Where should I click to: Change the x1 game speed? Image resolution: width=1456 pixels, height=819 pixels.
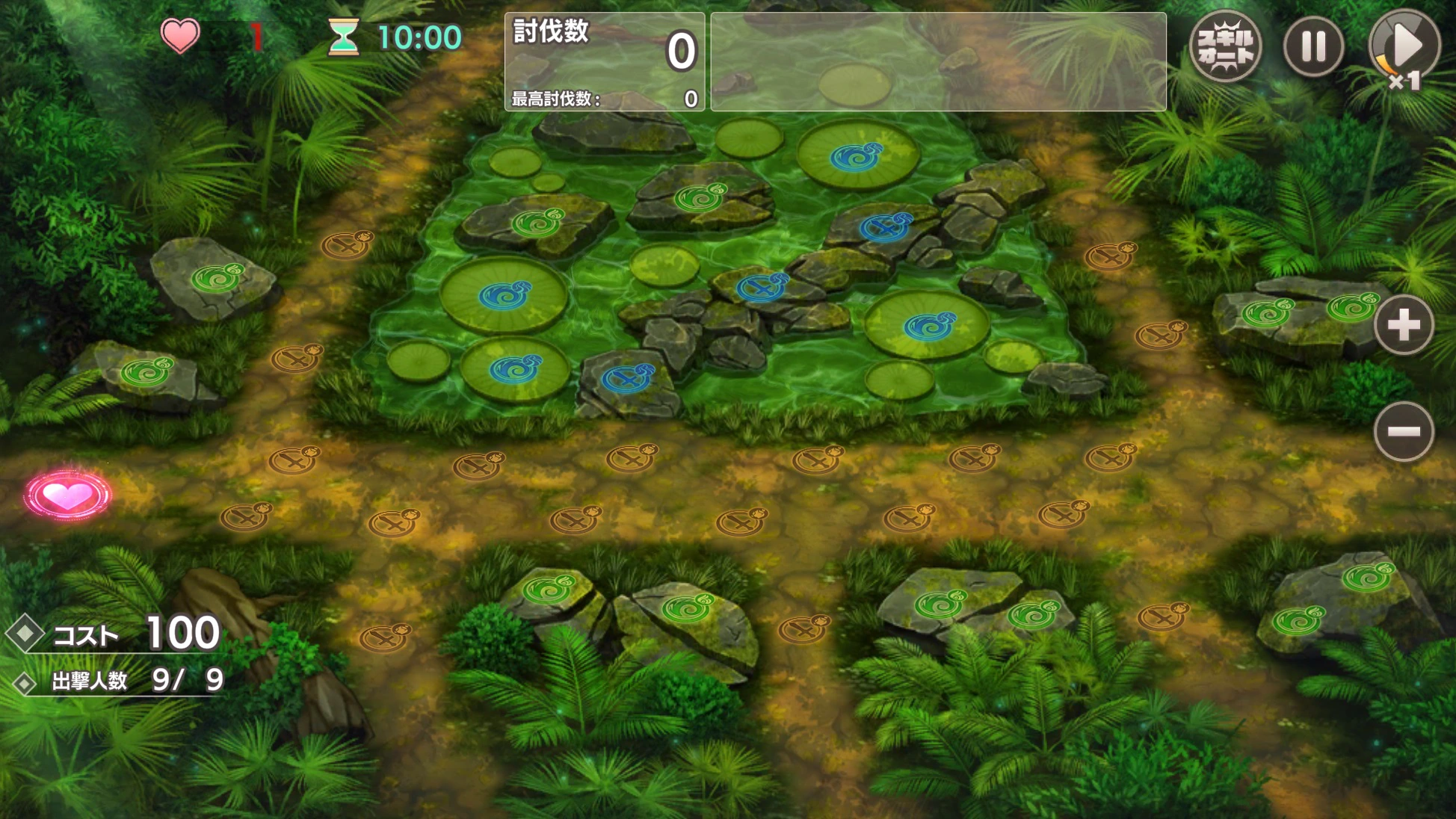click(1404, 46)
